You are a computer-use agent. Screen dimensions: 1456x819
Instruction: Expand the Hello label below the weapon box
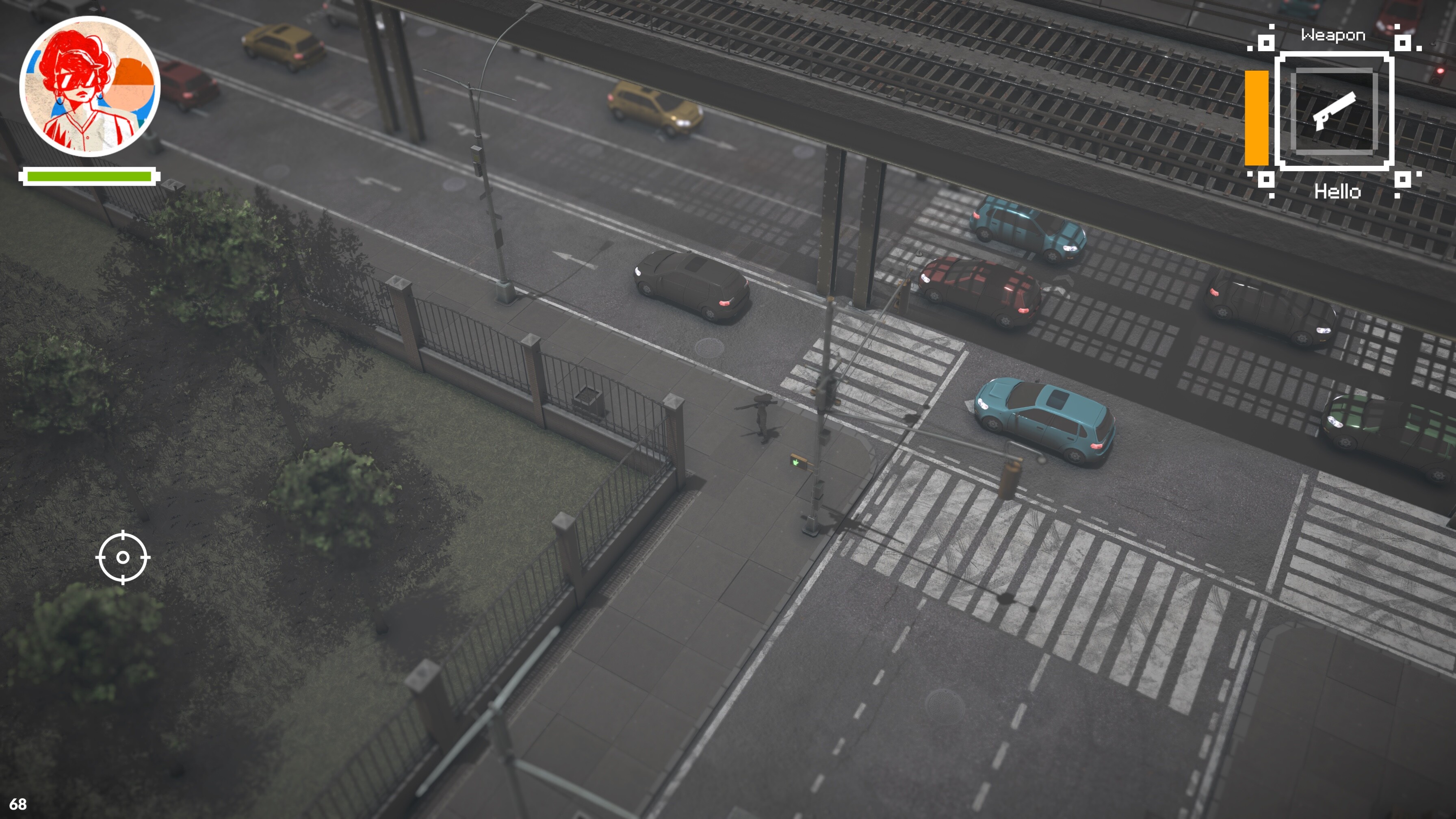(x=1338, y=192)
